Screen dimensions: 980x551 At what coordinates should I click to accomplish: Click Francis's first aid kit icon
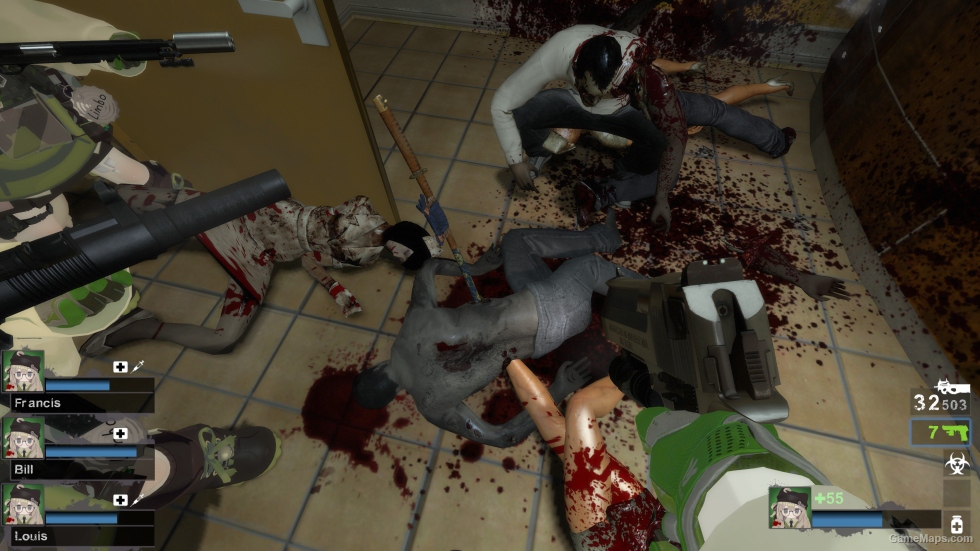(x=121, y=367)
